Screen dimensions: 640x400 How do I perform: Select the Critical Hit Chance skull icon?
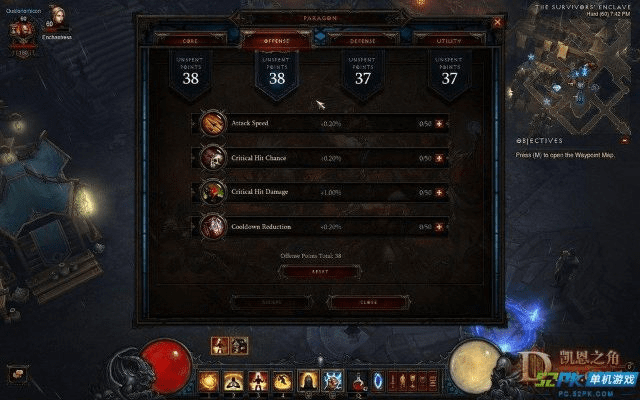213,158
